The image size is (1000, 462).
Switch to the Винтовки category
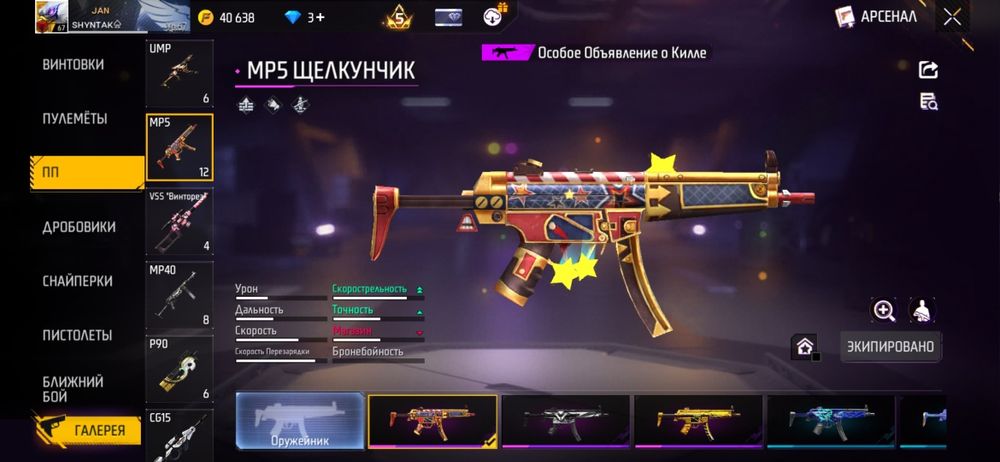(x=73, y=65)
